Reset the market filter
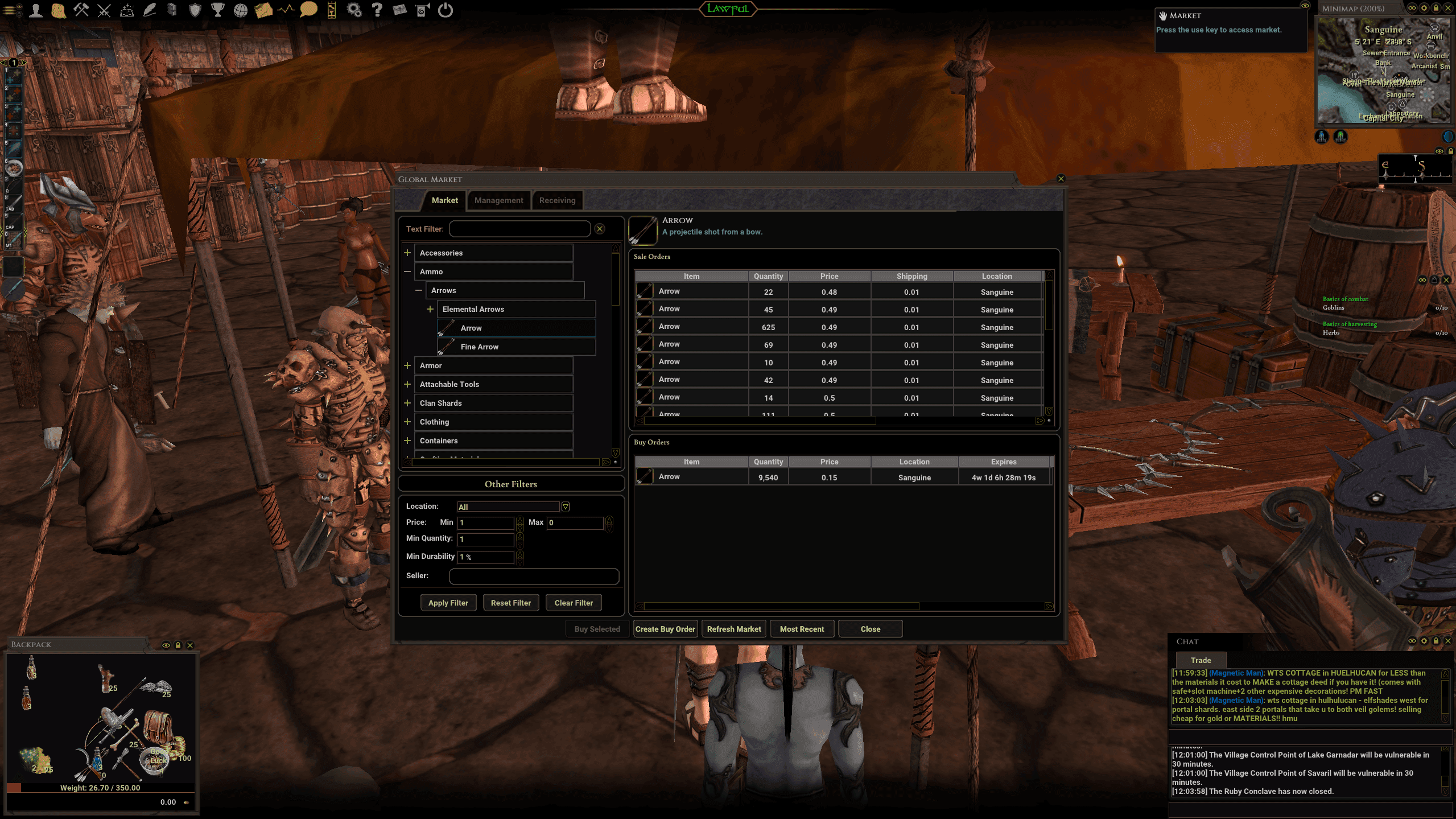 [x=510, y=603]
